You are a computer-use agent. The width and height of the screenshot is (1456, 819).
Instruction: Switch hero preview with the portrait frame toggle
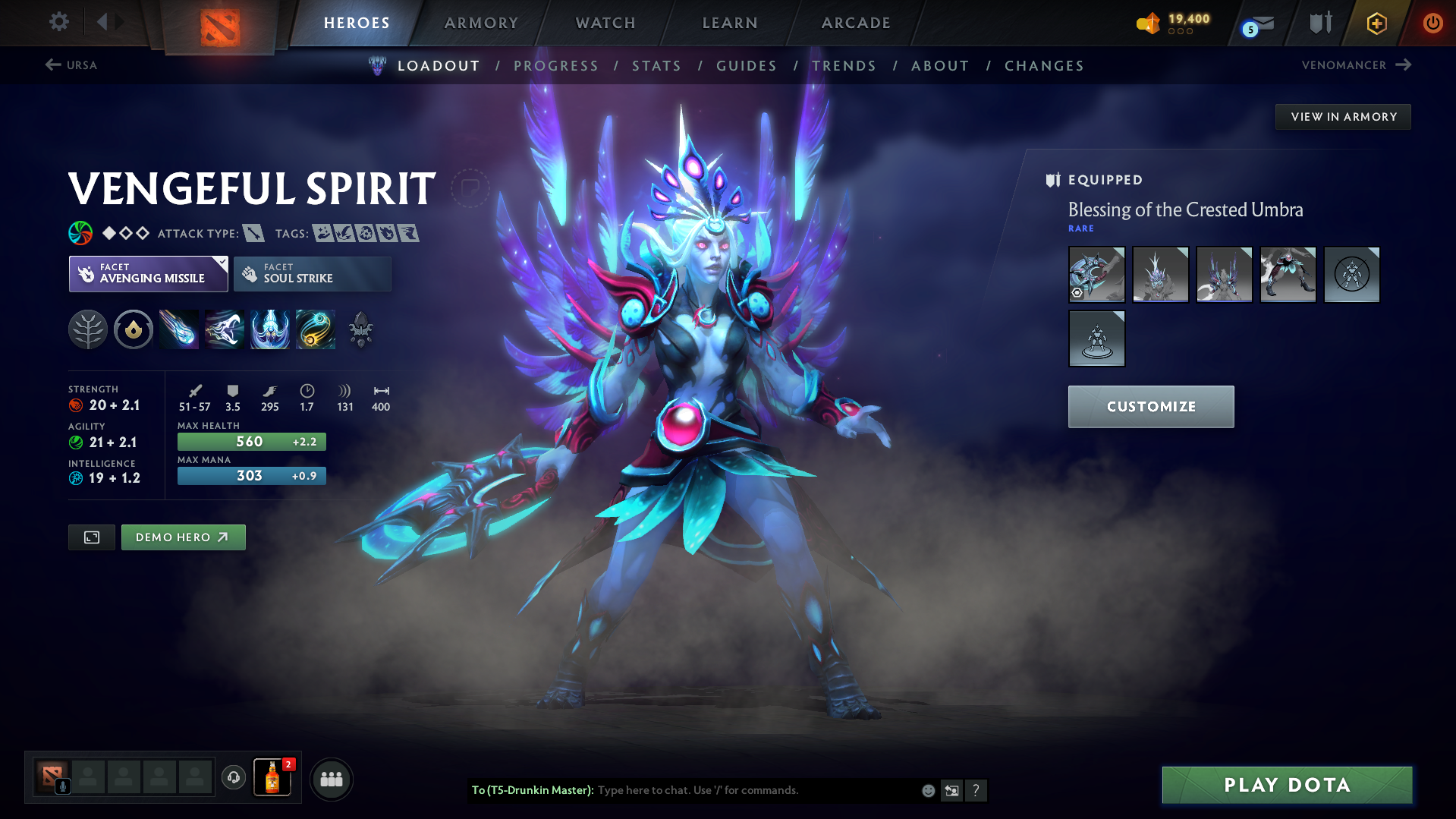91,537
